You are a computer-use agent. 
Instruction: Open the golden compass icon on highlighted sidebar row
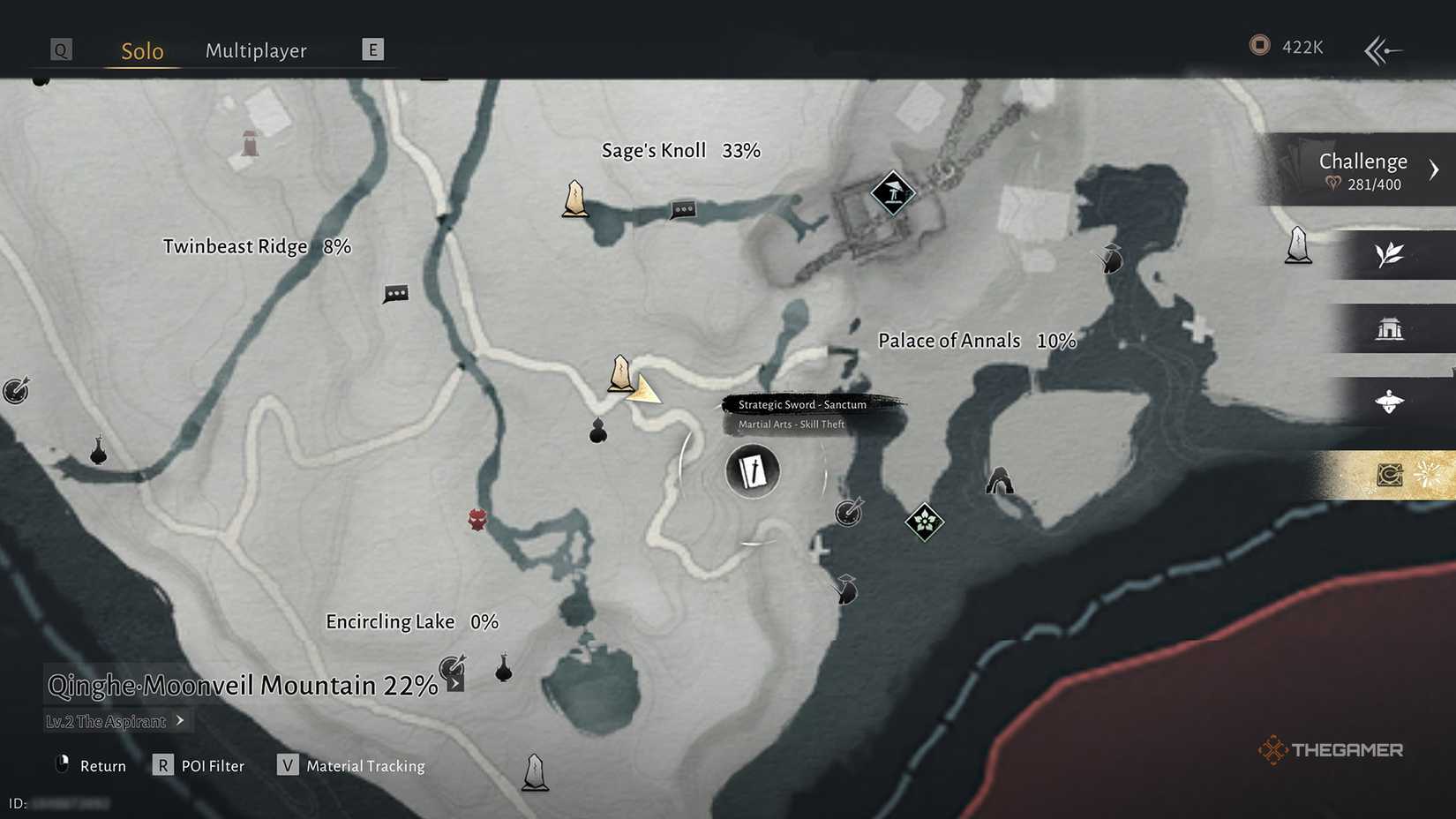(x=1392, y=474)
